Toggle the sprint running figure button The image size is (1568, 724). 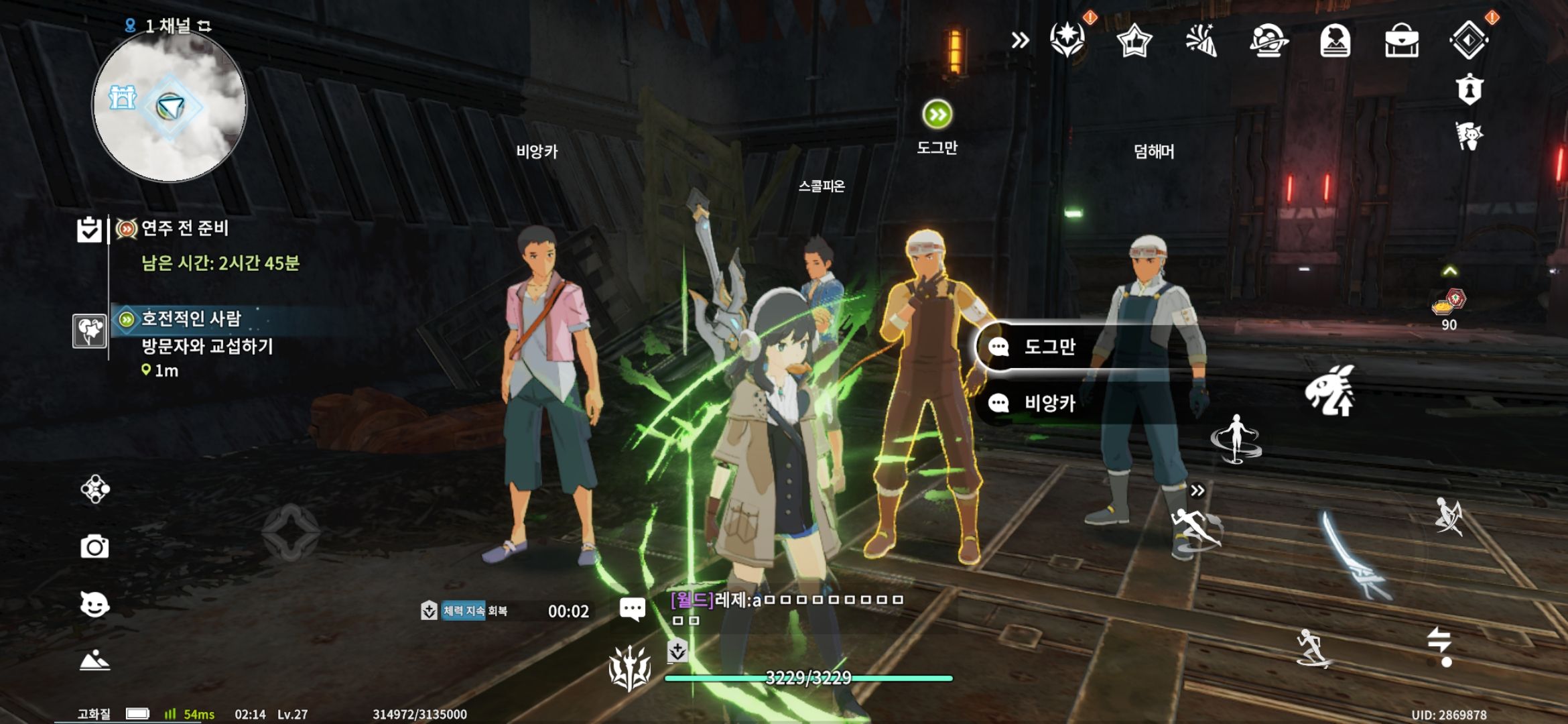pos(1312,648)
